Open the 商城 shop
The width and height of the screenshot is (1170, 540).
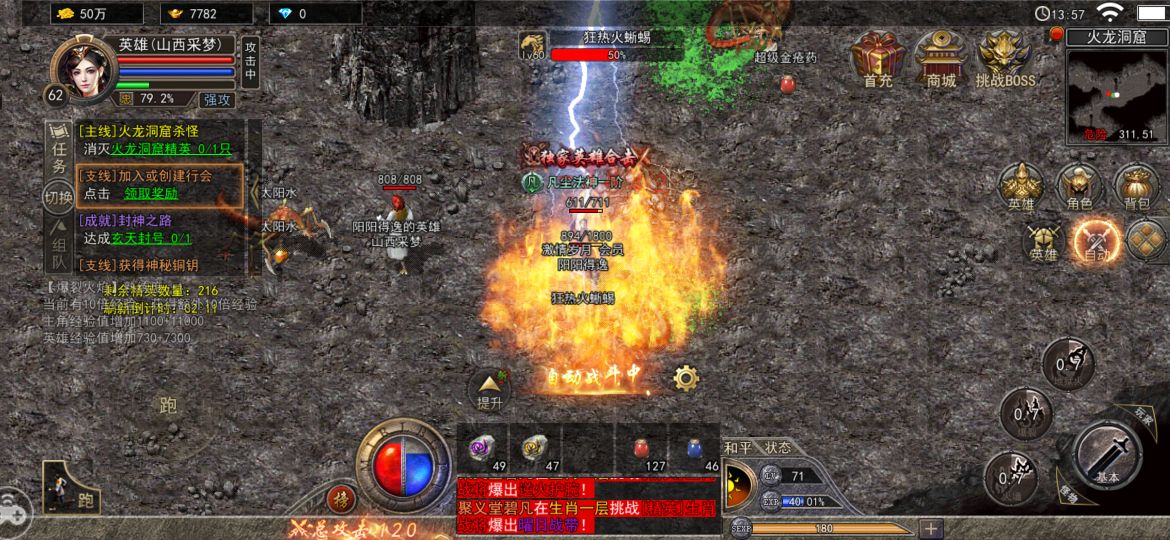pos(940,56)
